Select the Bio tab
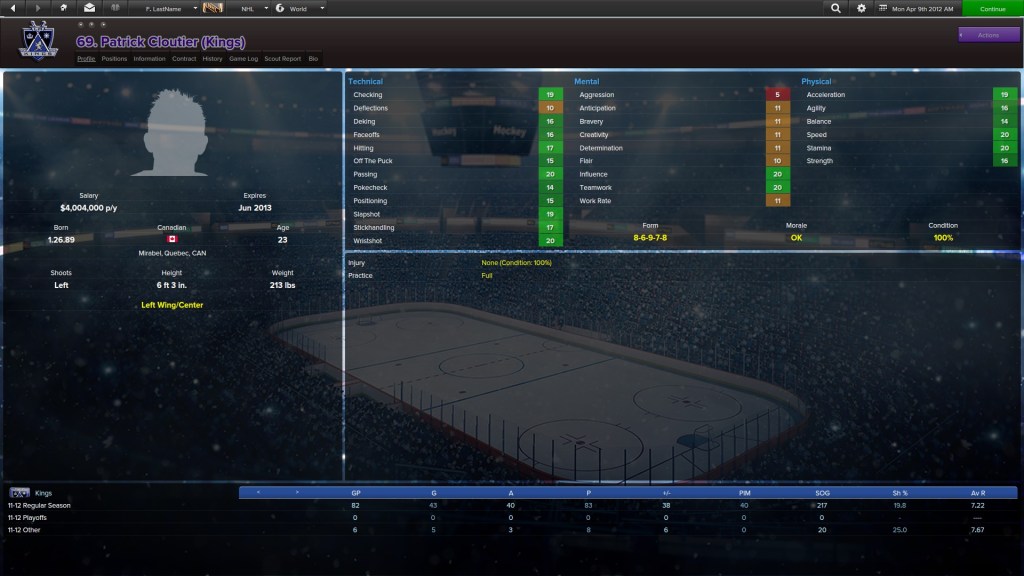 pyautogui.click(x=313, y=59)
